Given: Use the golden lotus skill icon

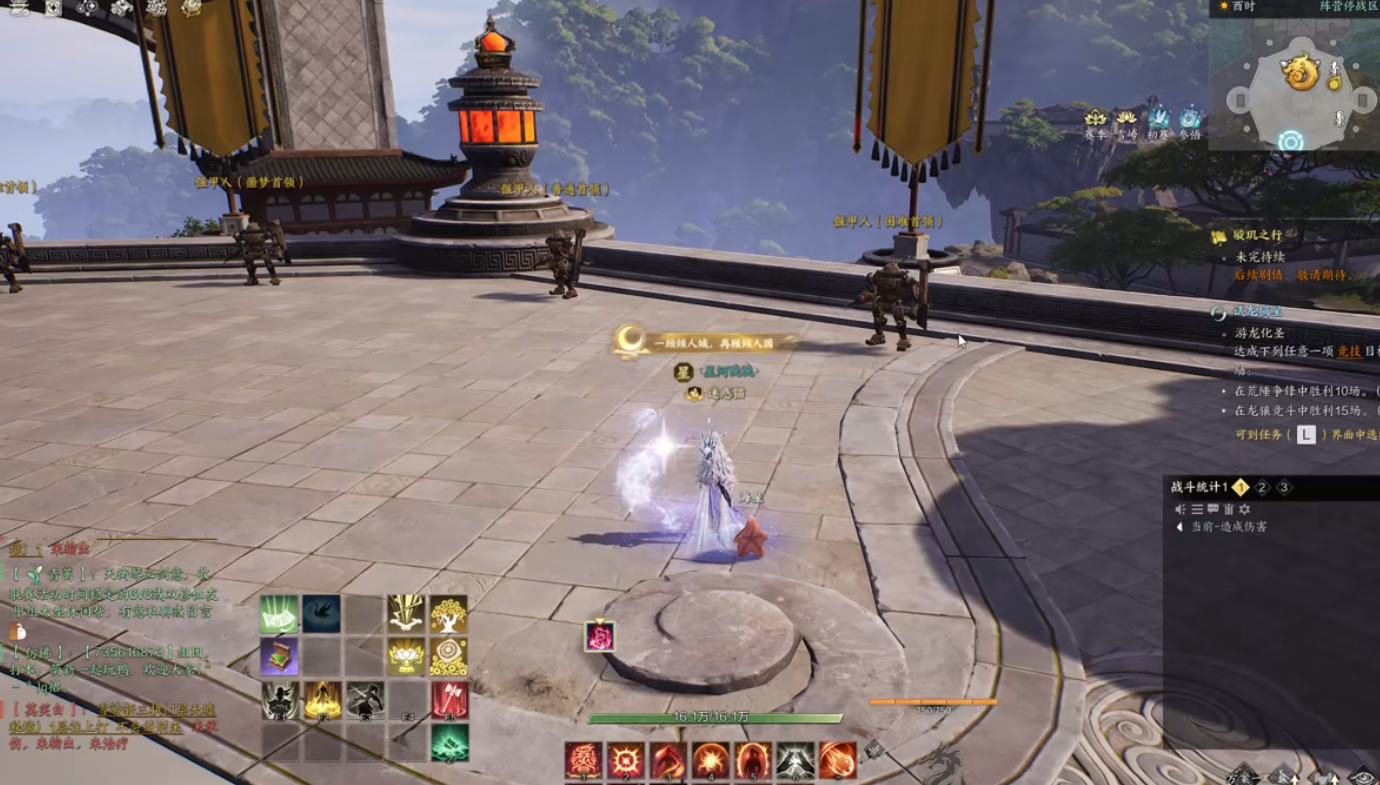Looking at the screenshot, I should [x=406, y=656].
